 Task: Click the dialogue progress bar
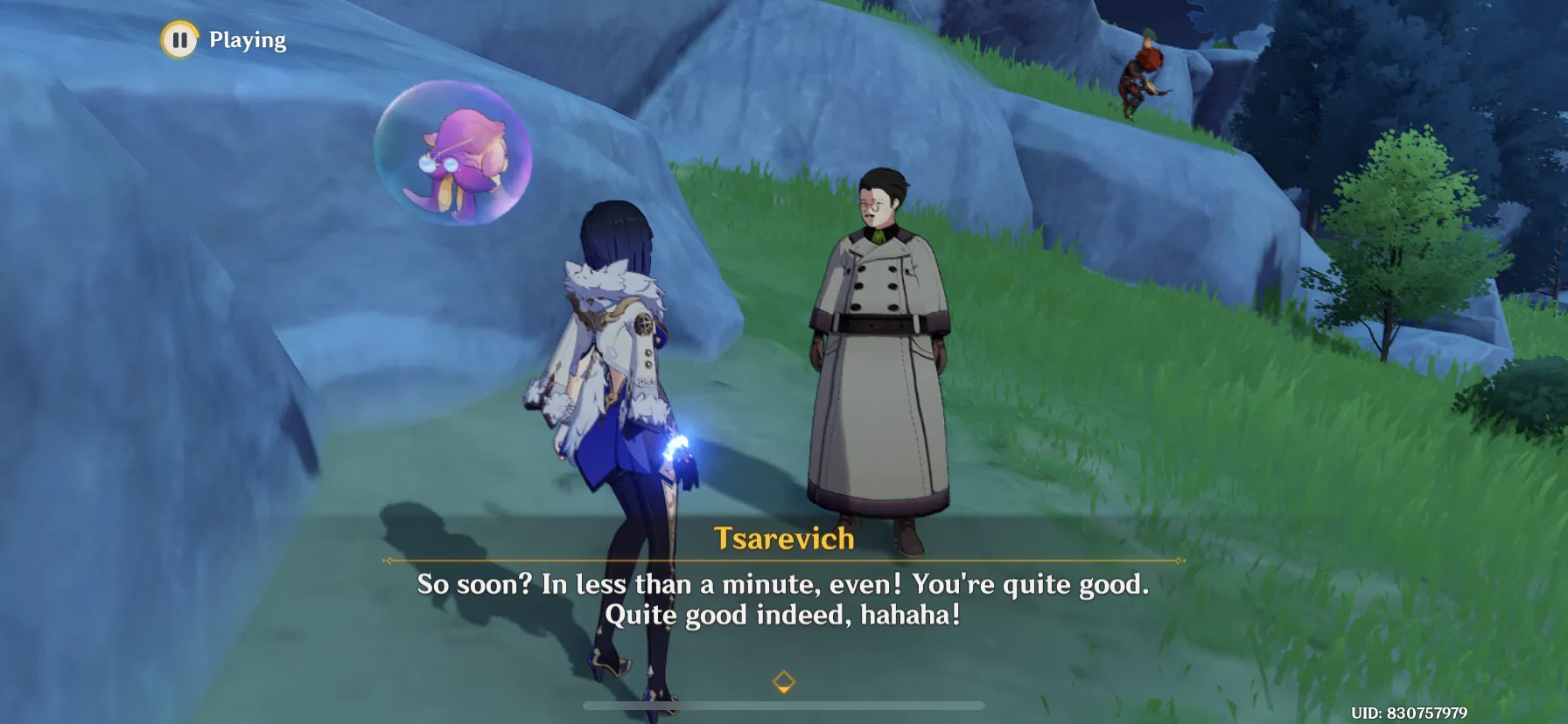pos(784,707)
